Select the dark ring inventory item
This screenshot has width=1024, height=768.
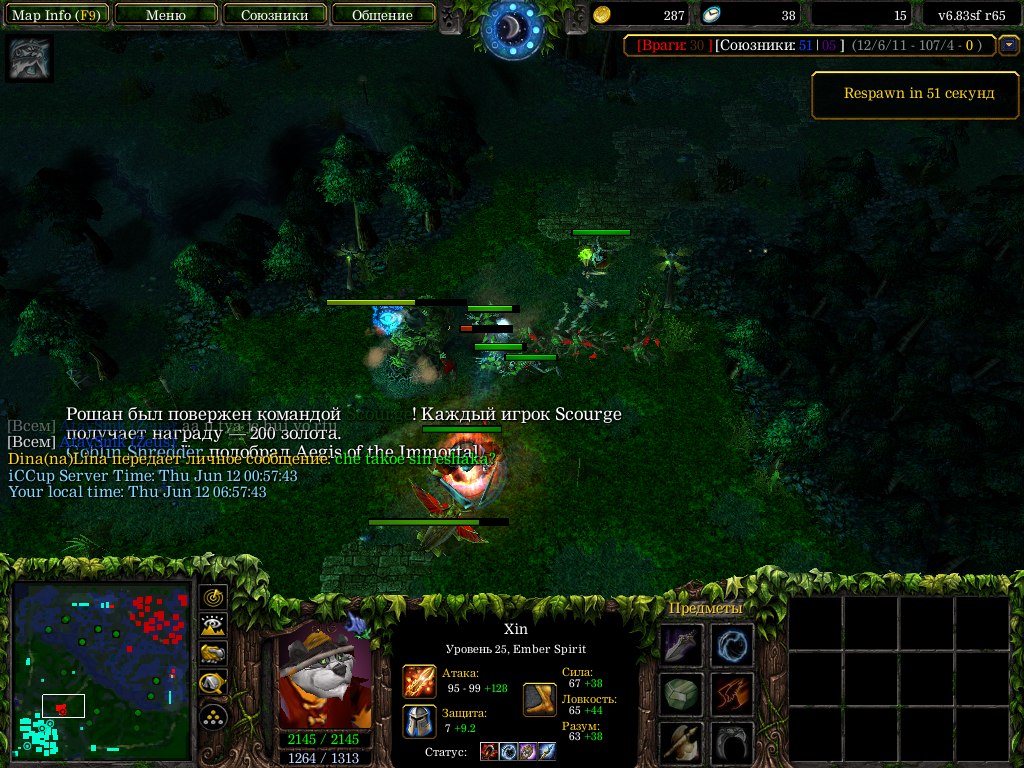coord(732,743)
